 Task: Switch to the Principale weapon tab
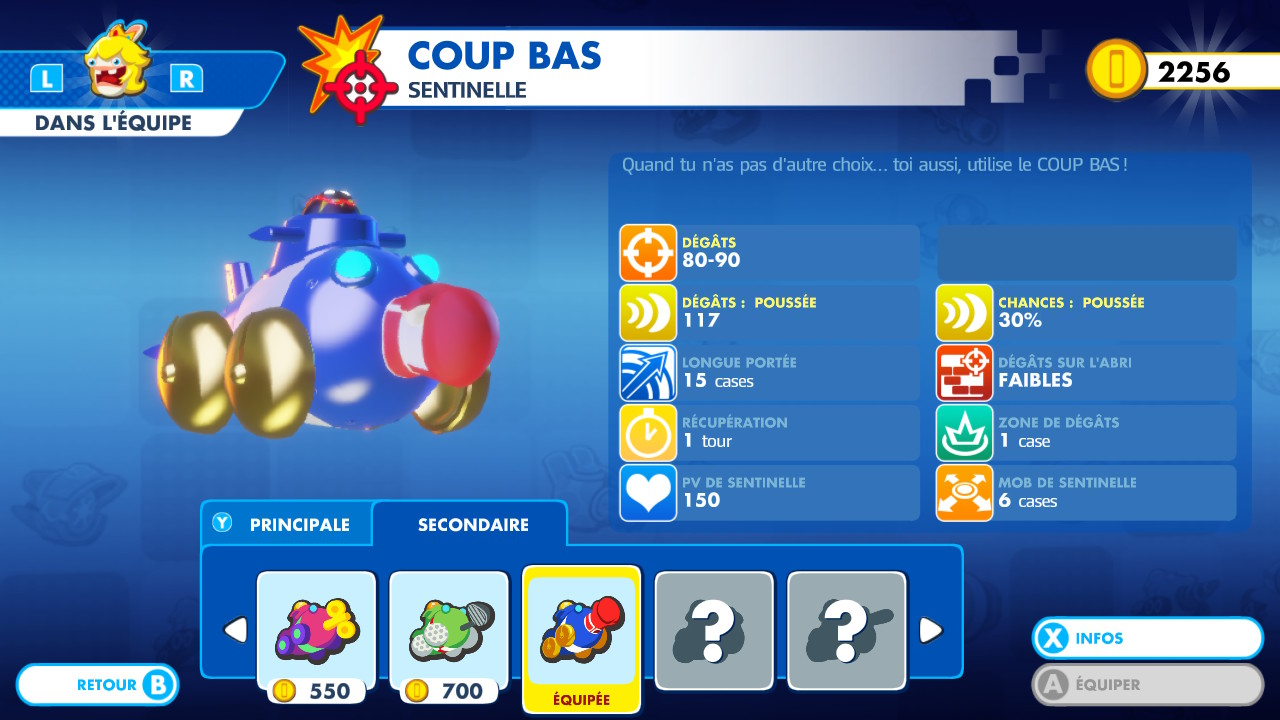(x=287, y=524)
